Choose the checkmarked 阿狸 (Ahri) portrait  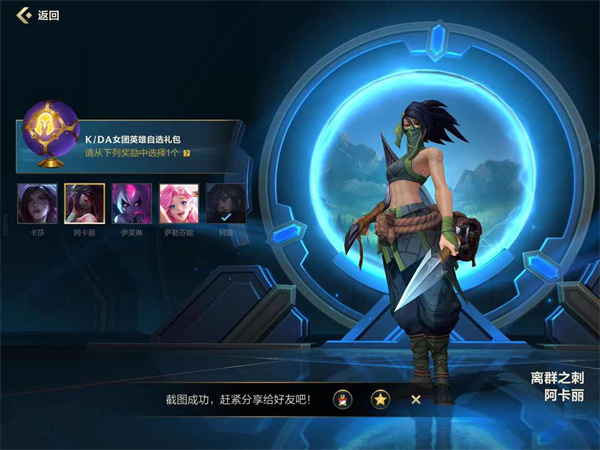coord(225,202)
